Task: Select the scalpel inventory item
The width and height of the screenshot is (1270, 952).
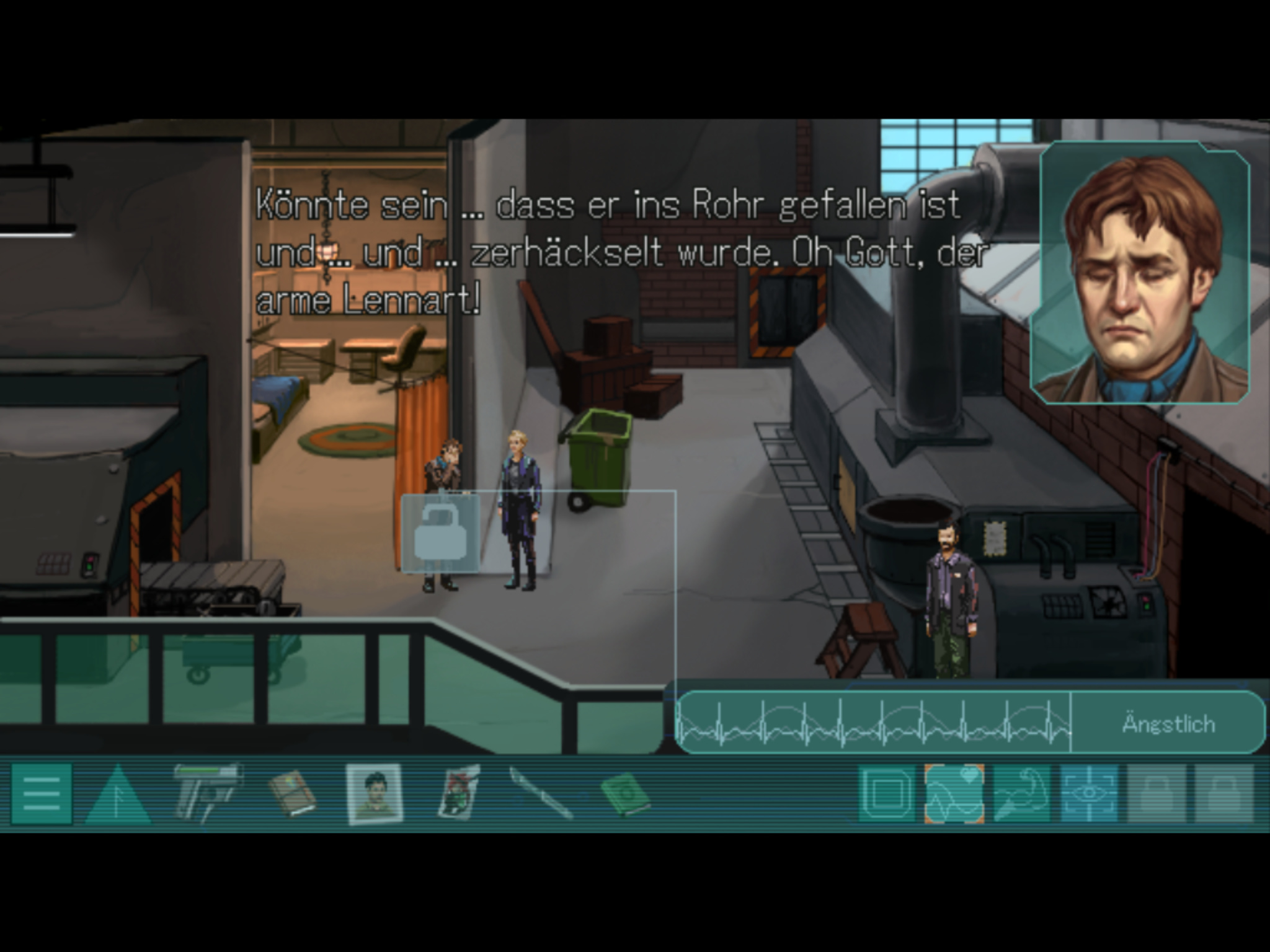Action: 540,794
